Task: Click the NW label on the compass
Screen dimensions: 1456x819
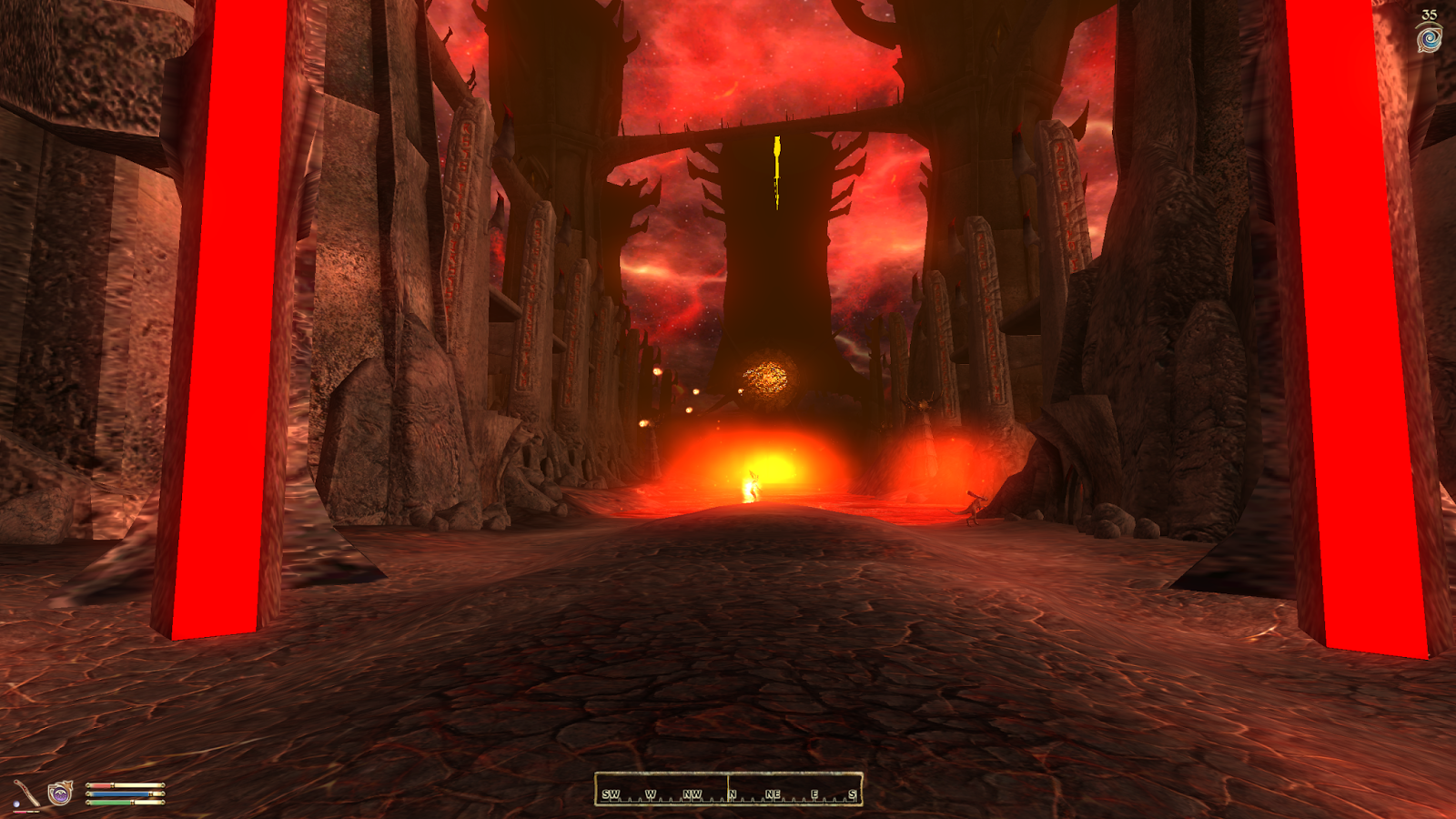Action: click(x=692, y=794)
